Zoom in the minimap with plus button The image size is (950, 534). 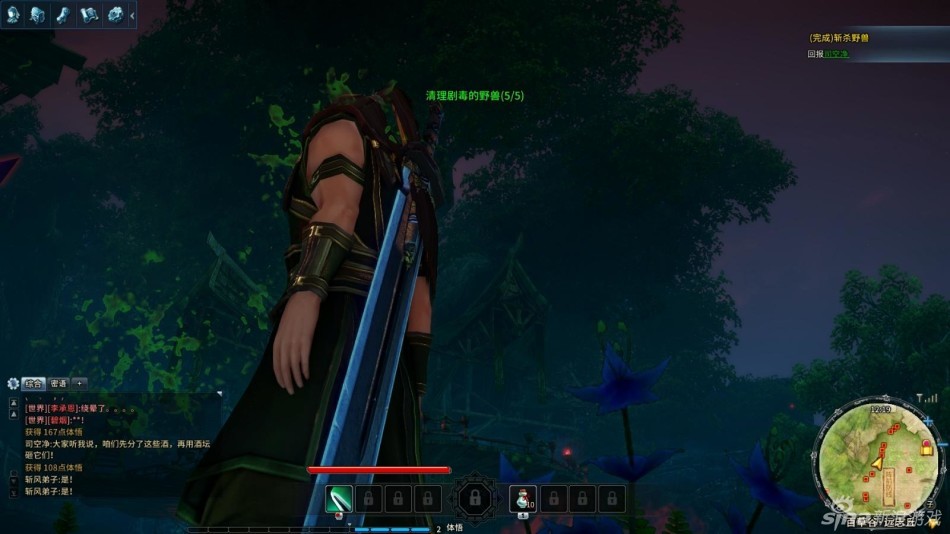click(928, 423)
